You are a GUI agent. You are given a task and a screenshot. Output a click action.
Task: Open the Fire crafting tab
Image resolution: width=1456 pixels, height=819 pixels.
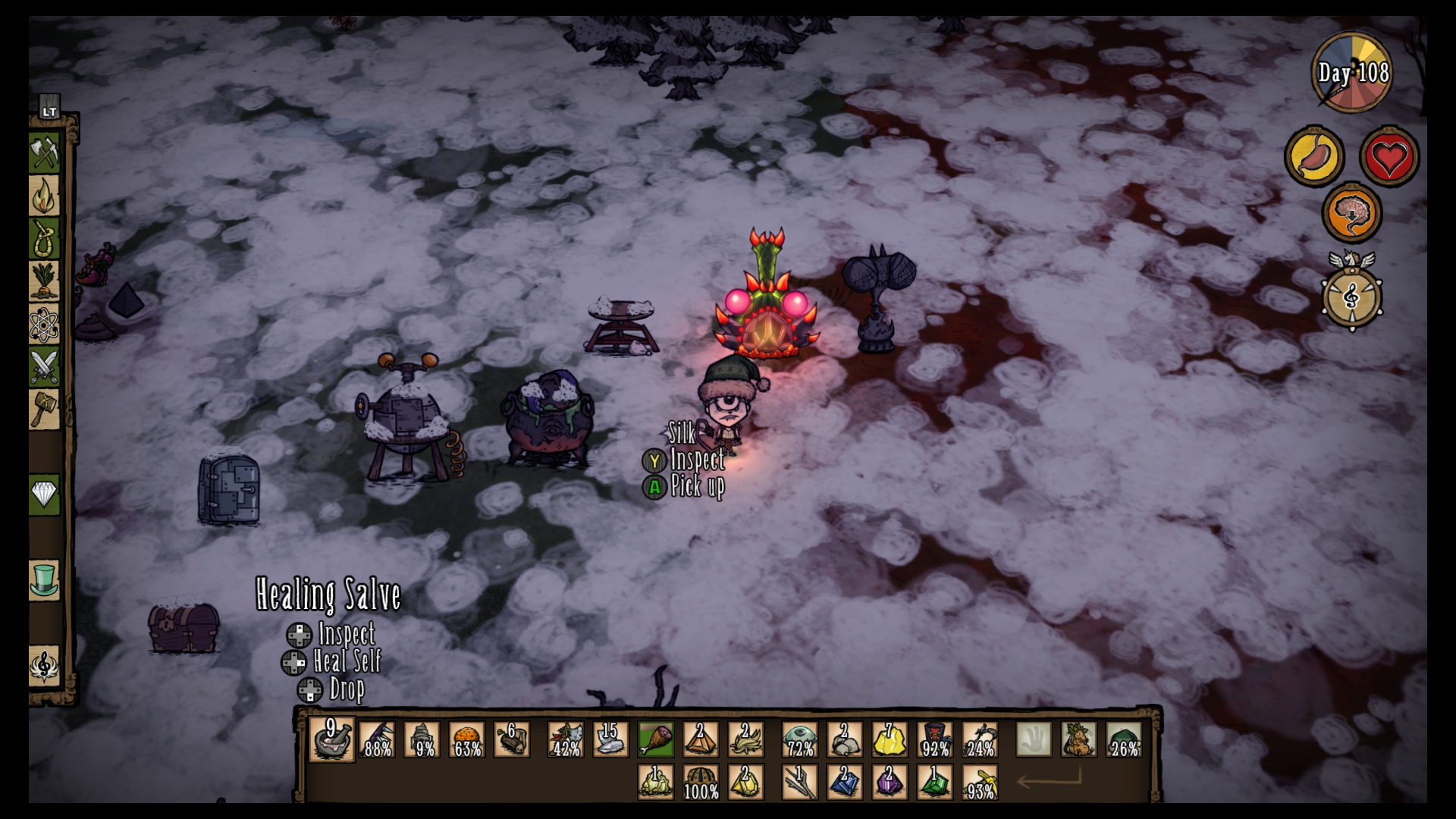pyautogui.click(x=44, y=196)
